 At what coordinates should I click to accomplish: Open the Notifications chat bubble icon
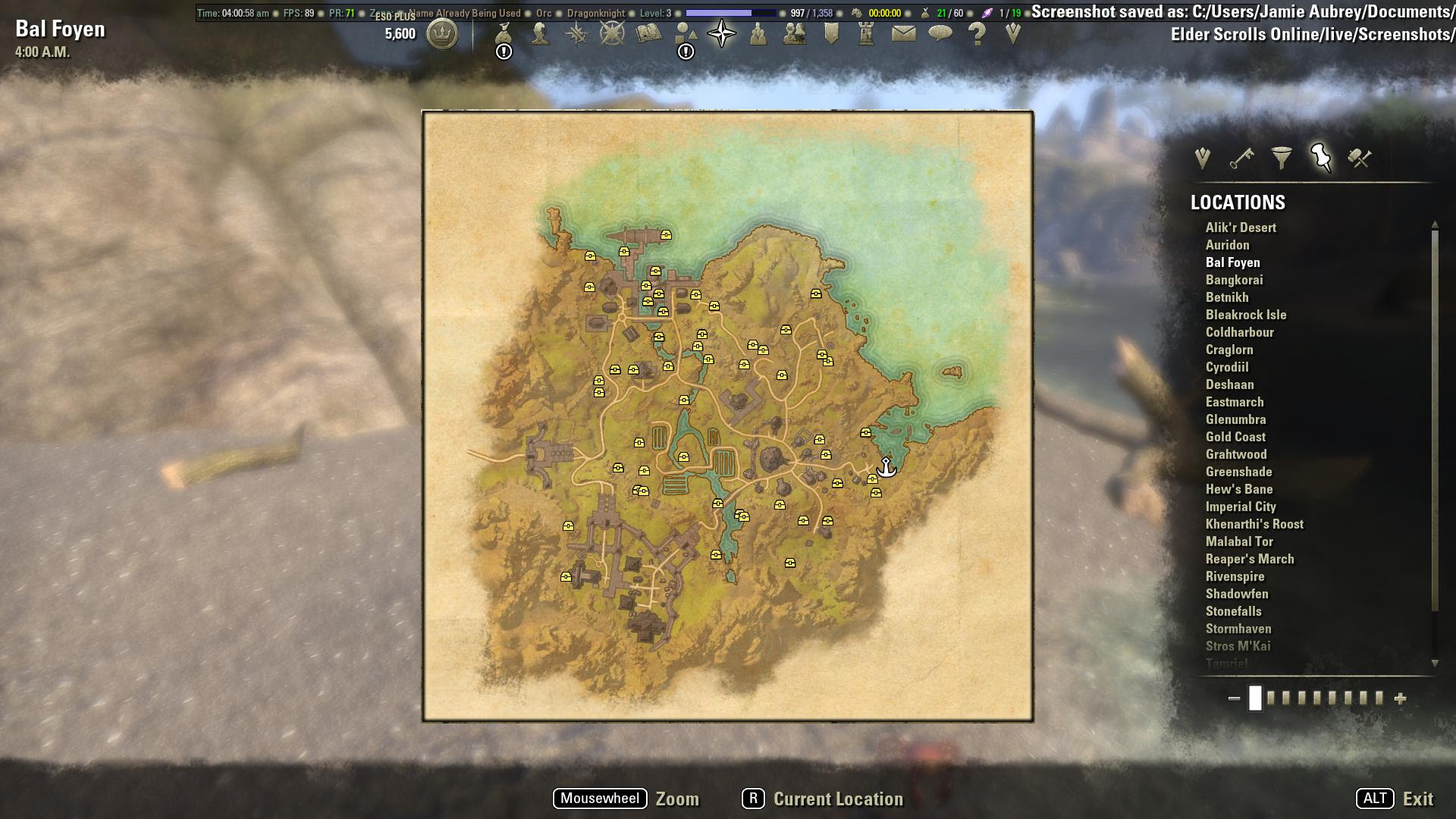click(939, 32)
